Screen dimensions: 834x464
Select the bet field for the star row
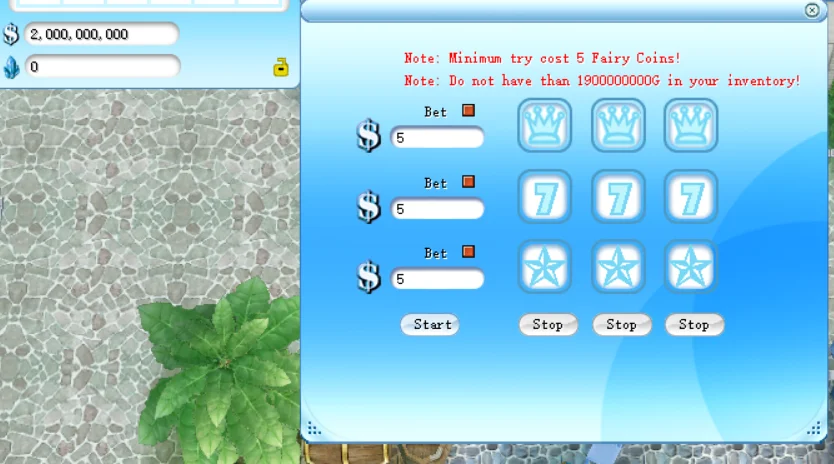437,279
